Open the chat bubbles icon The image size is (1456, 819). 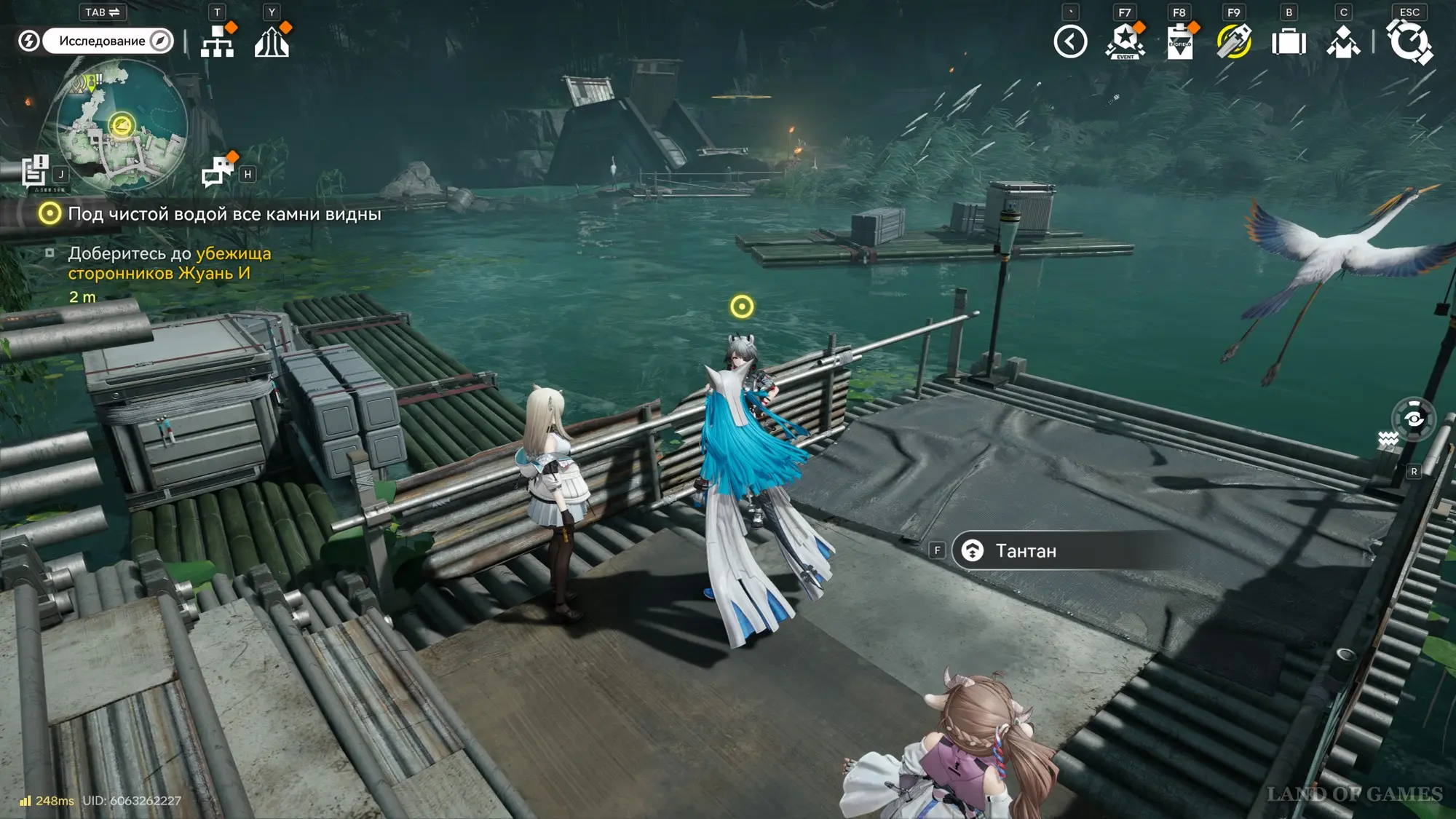coord(217,173)
